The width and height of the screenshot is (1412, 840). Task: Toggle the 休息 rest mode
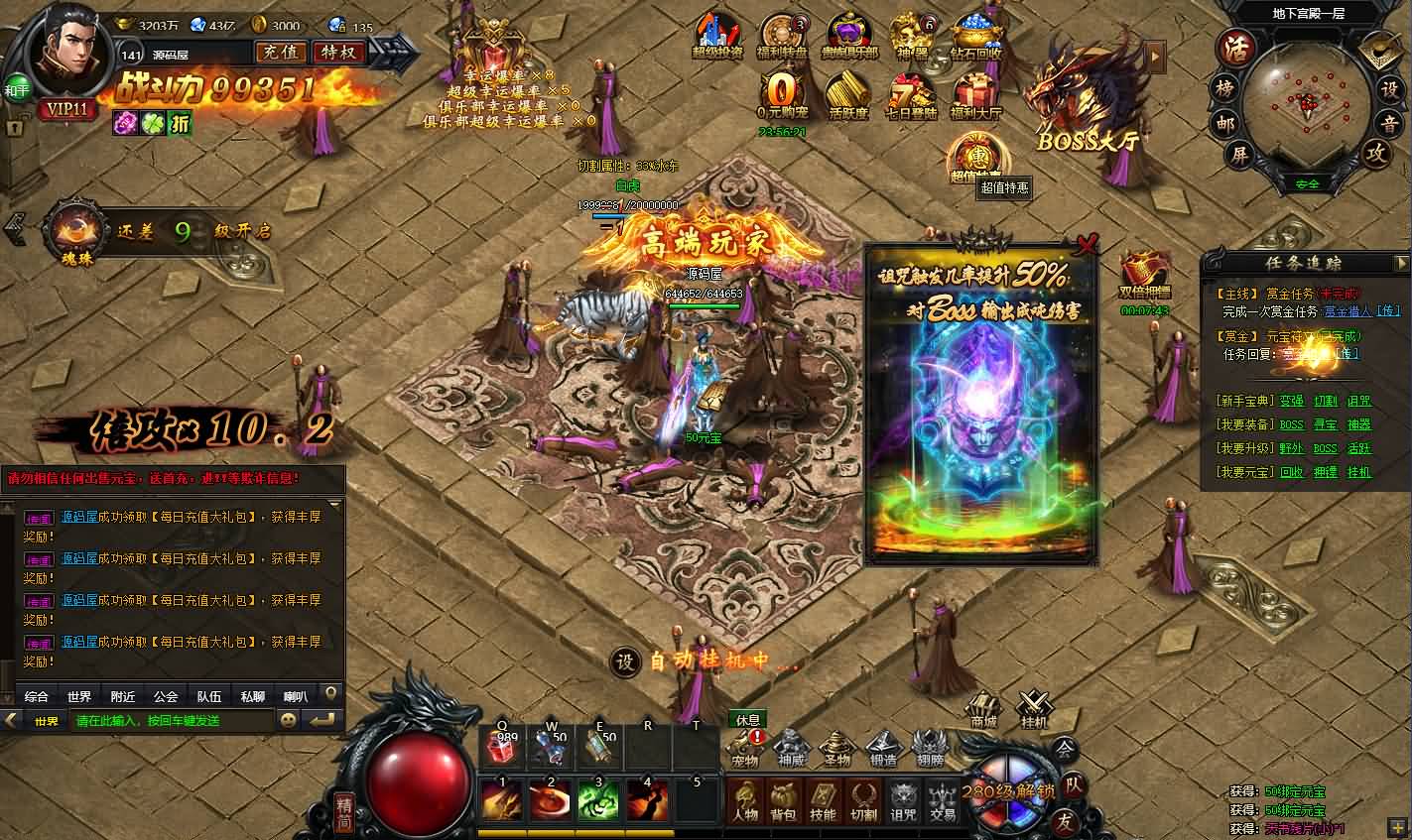point(747,720)
